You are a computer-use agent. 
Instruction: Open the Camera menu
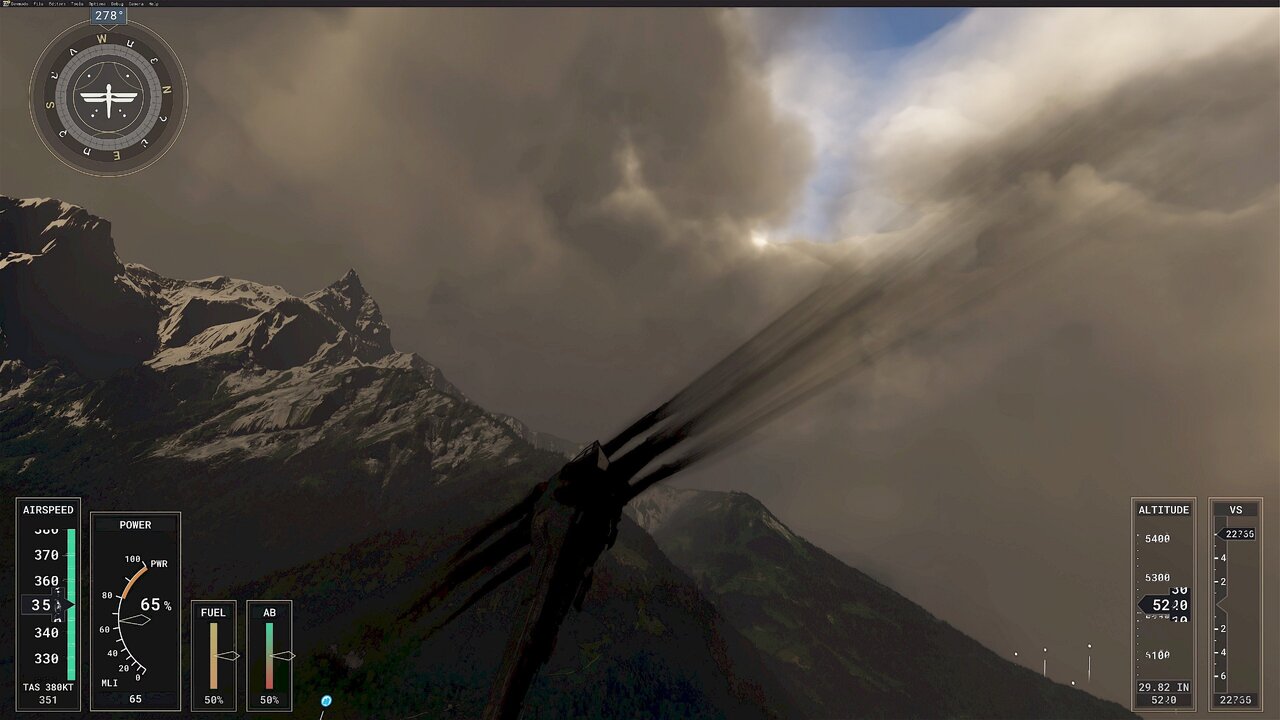136,4
